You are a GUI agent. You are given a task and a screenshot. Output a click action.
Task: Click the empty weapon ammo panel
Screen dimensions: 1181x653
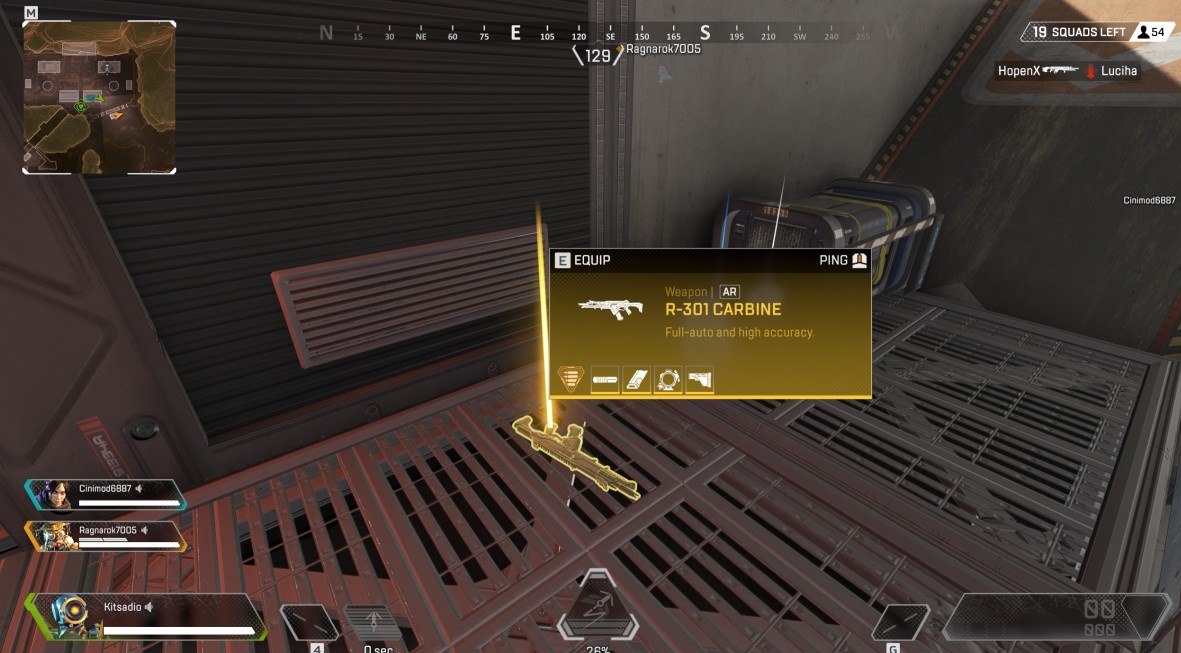(x=1056, y=616)
